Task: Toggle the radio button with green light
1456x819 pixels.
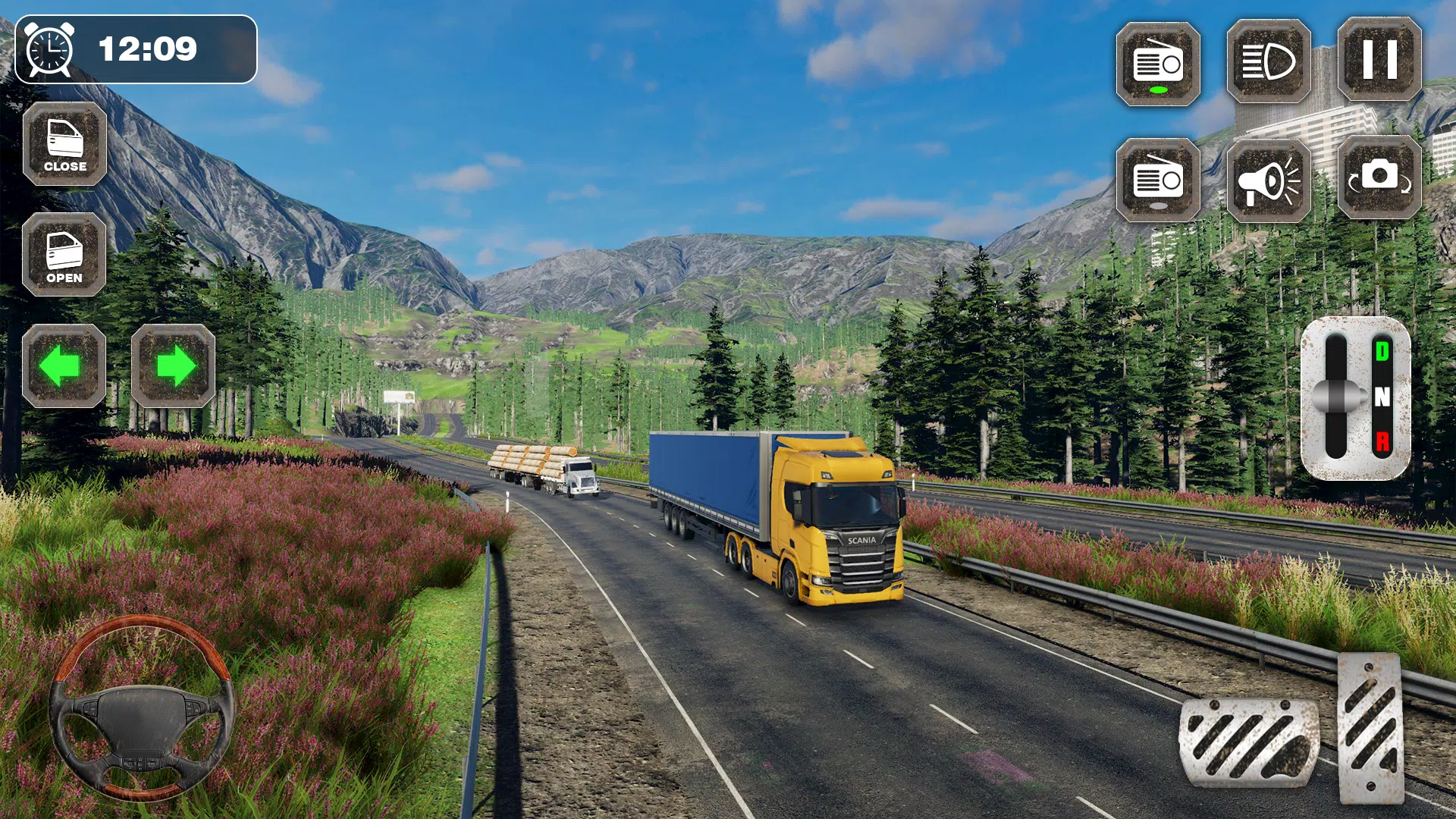Action: coord(1157,64)
